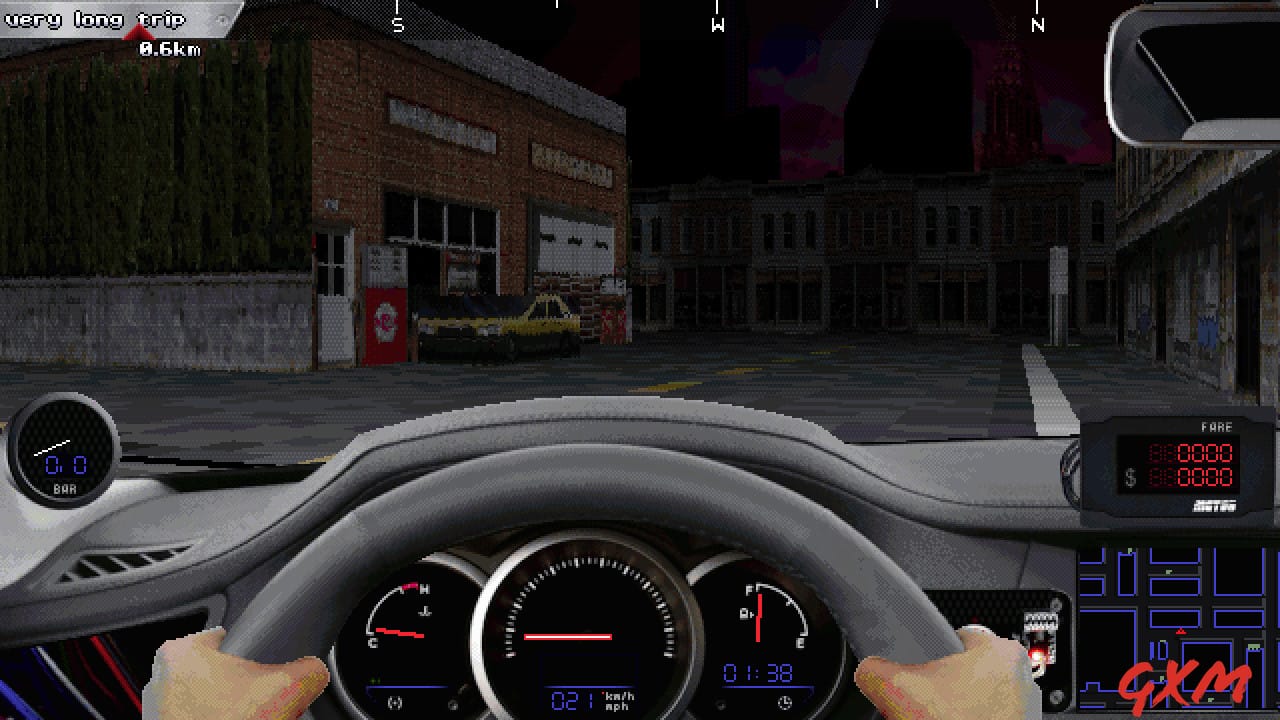Toggle the green indicator light on the dash
1280x720 pixels.
pyautogui.click(x=374, y=681)
